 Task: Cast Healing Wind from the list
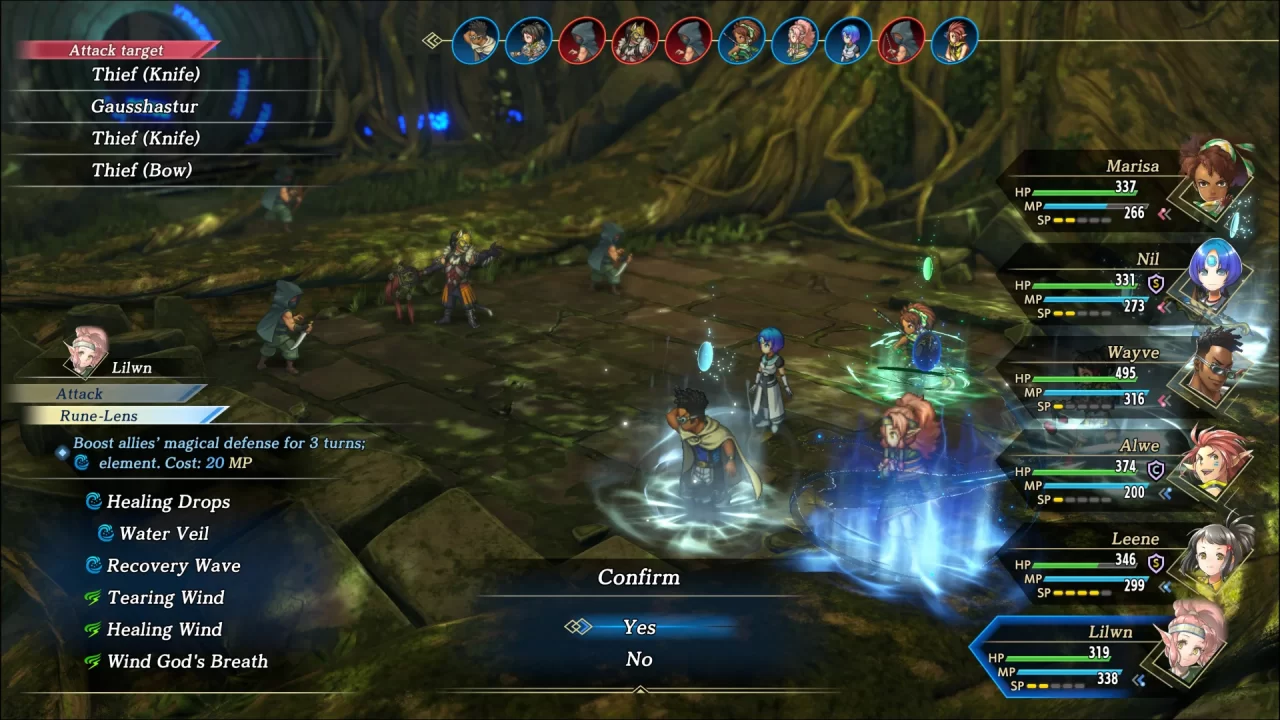164,630
